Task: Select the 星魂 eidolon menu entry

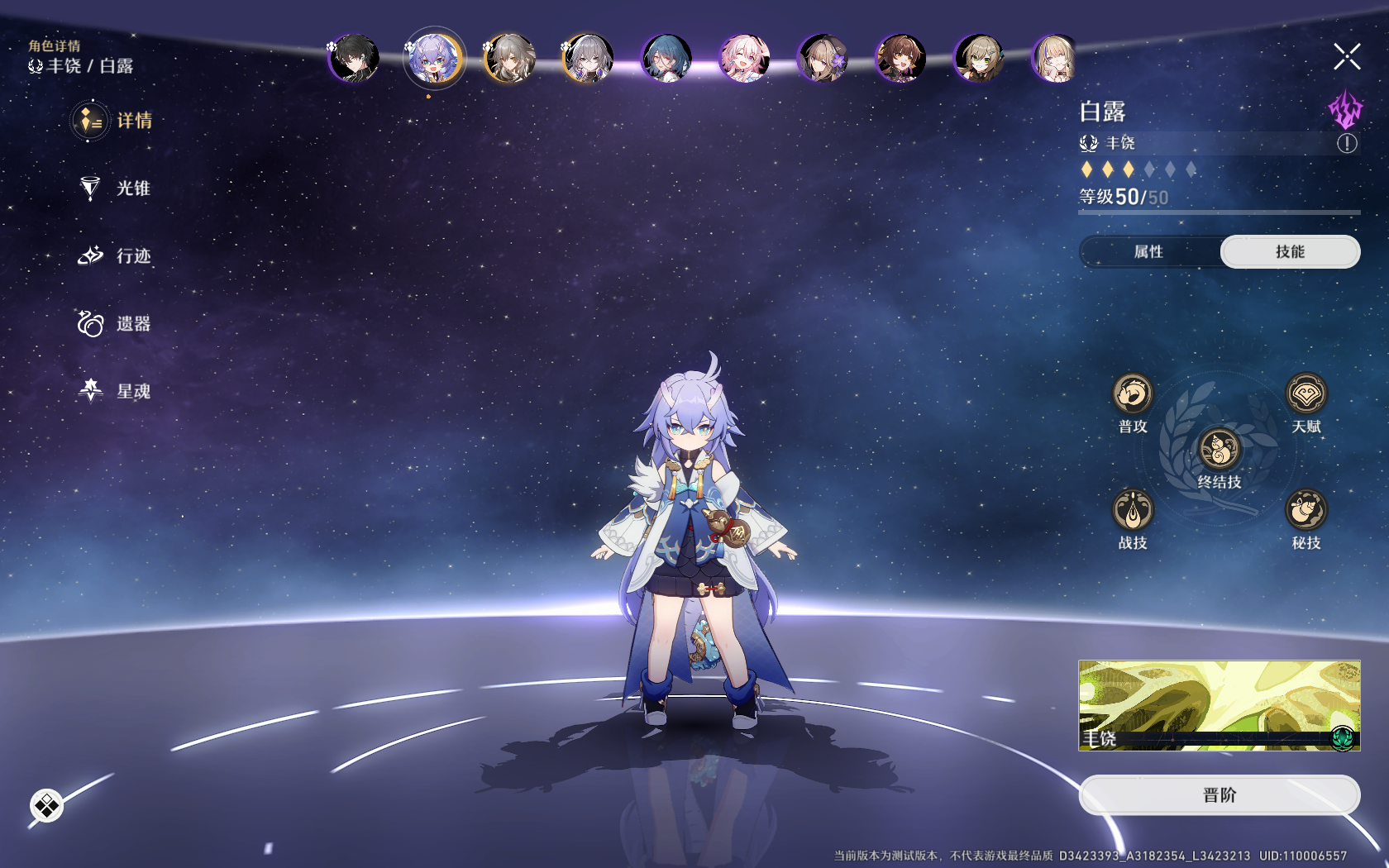Action: click(114, 391)
